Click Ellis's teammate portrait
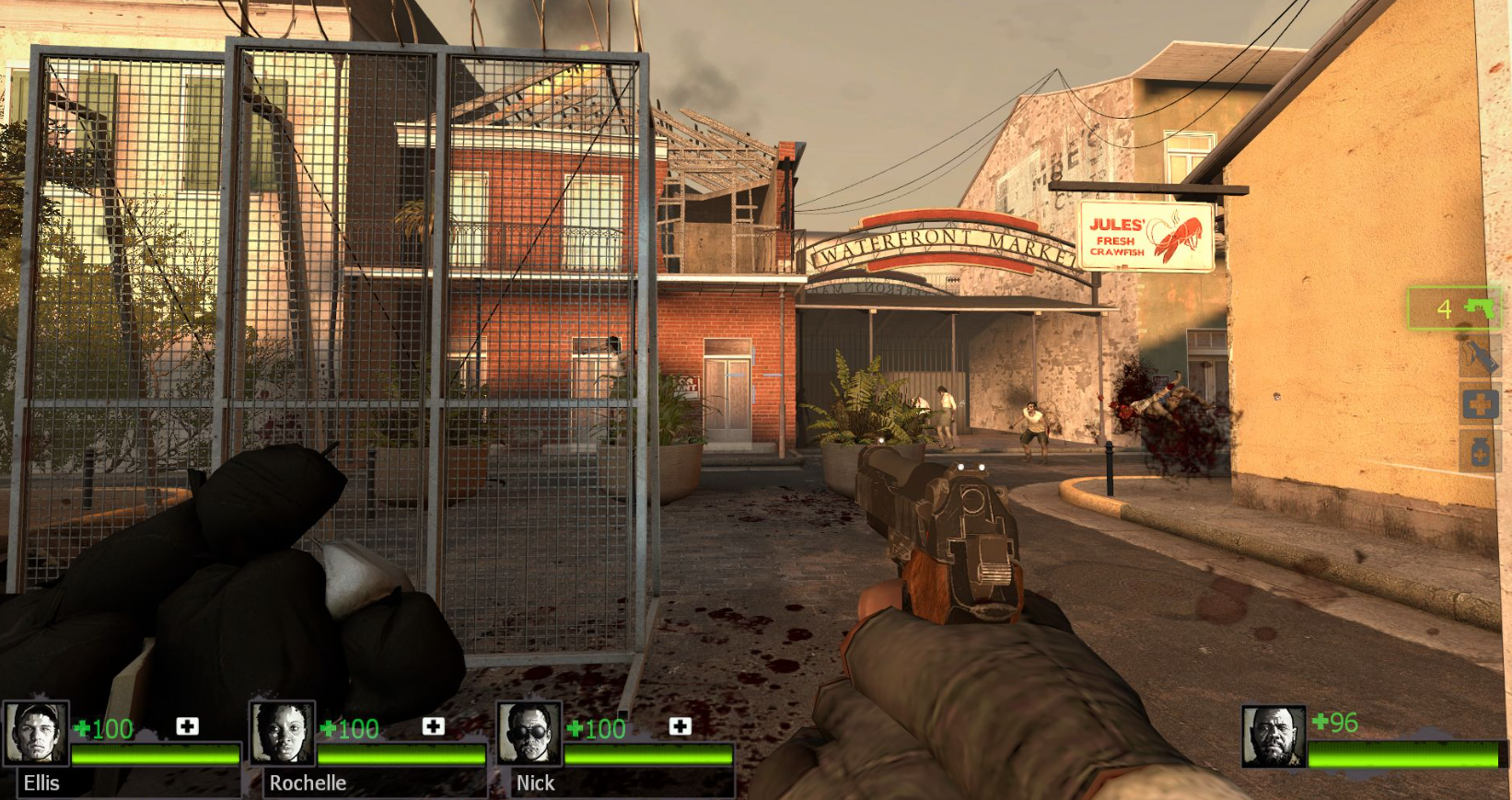Viewport: 1512px width, 800px height. [x=37, y=733]
